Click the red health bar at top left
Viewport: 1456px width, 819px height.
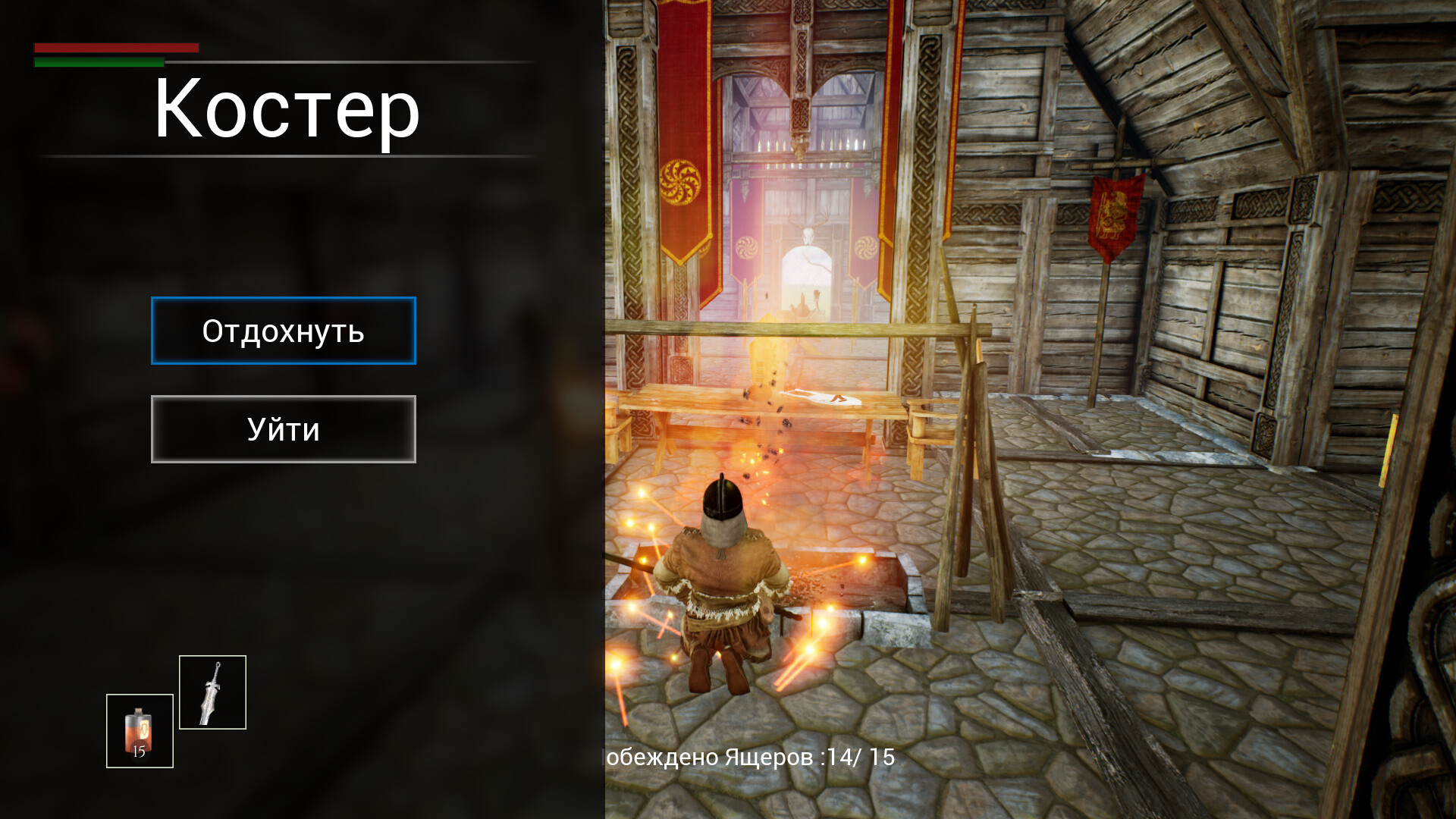pos(114,48)
